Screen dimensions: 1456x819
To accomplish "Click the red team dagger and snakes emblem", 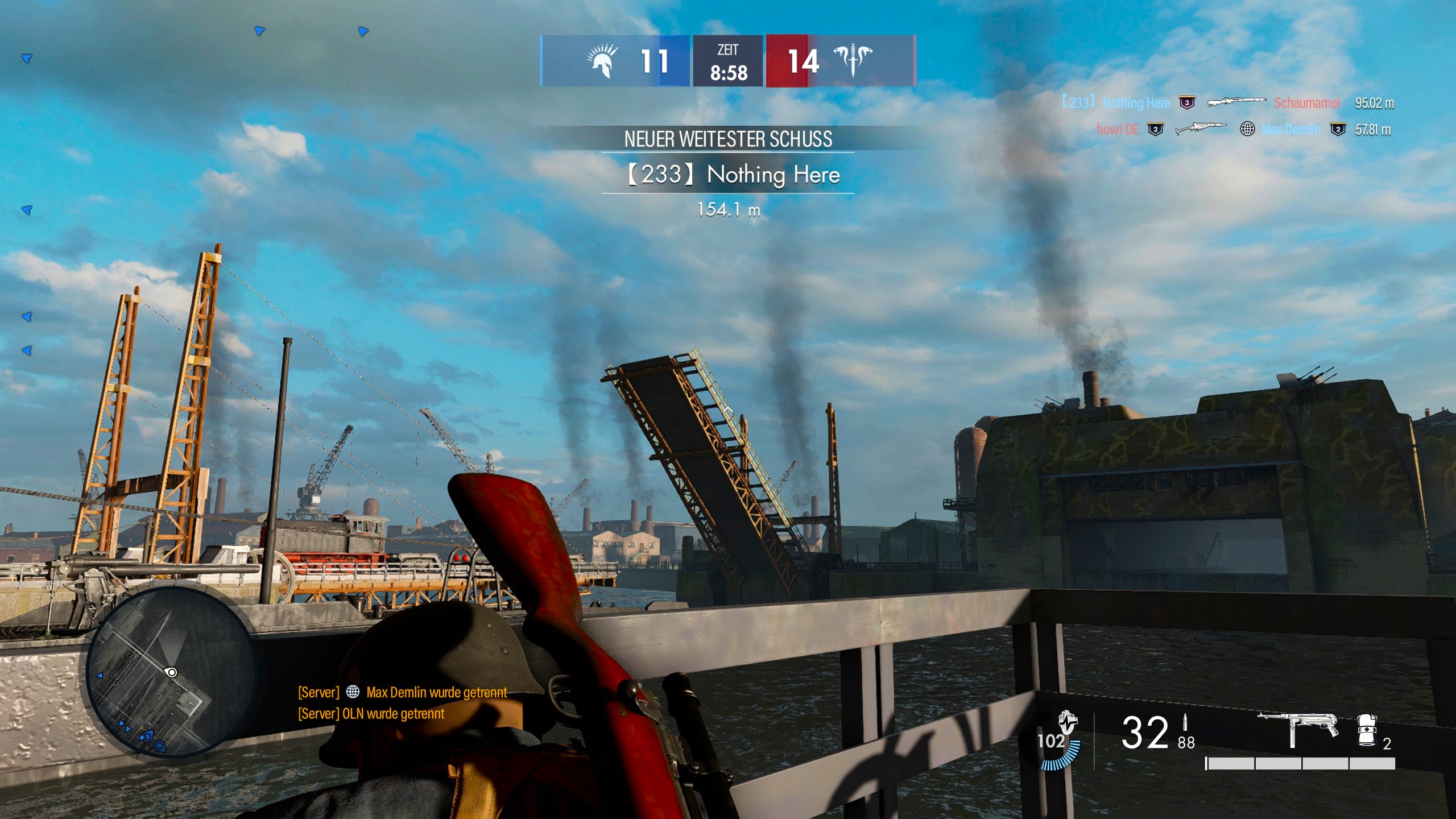I will coord(852,60).
